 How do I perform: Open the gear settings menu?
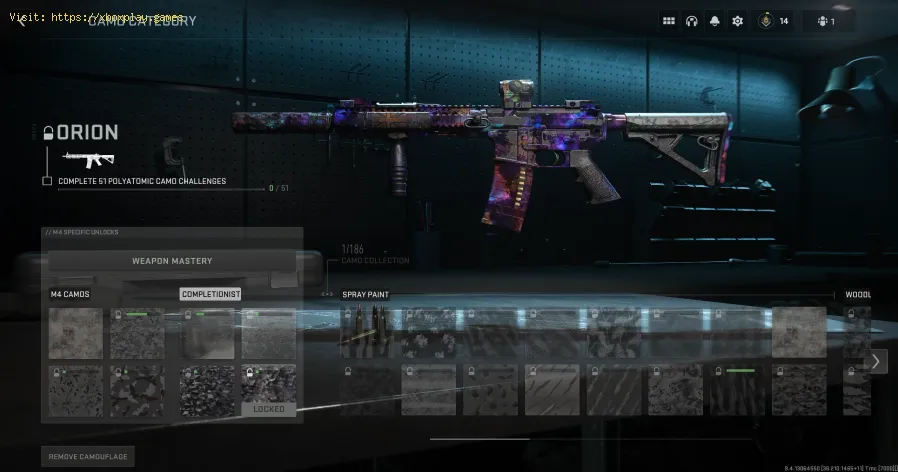pyautogui.click(x=738, y=21)
